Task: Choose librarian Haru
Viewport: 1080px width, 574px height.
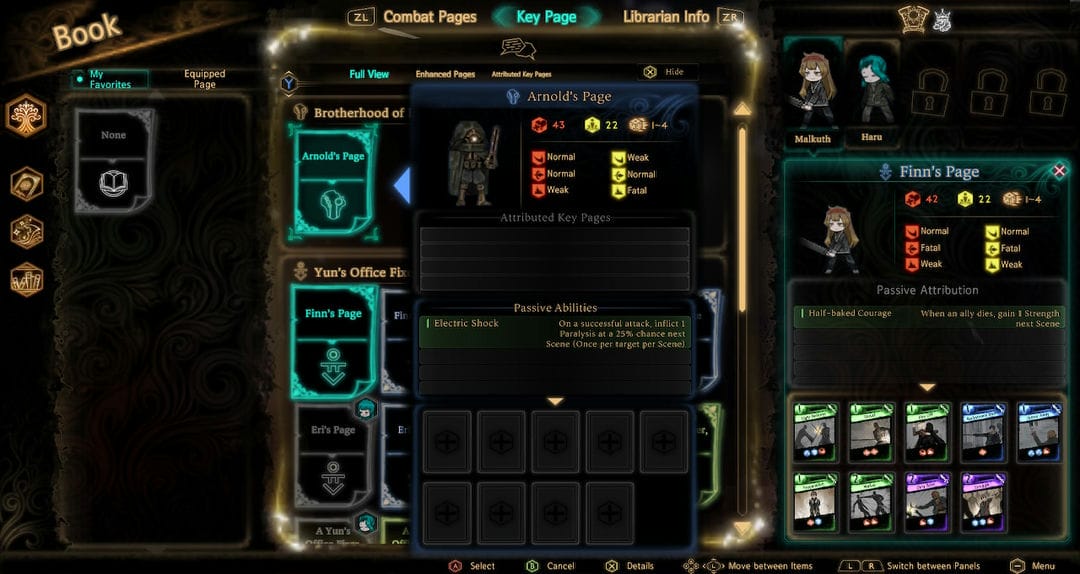Action: click(875, 95)
